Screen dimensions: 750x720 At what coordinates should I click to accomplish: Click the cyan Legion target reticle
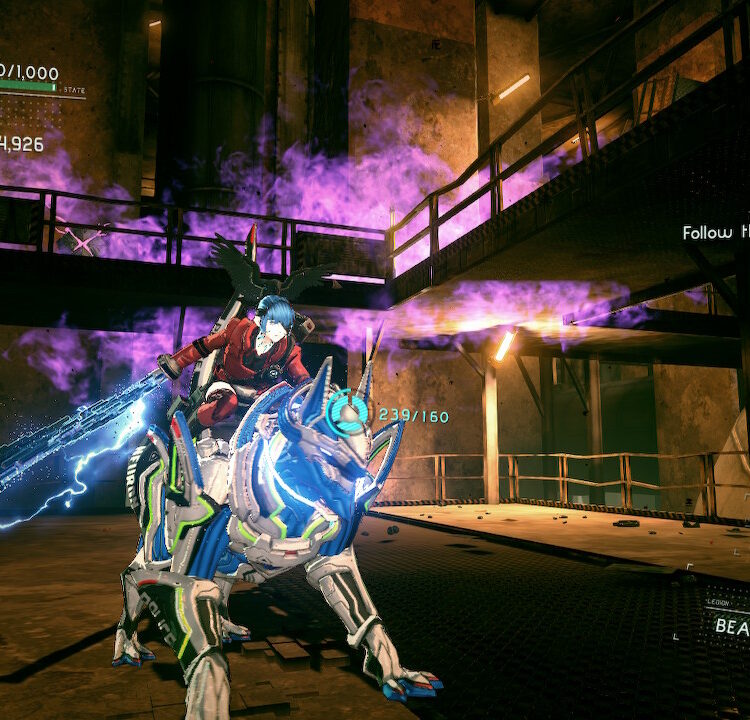coord(350,411)
